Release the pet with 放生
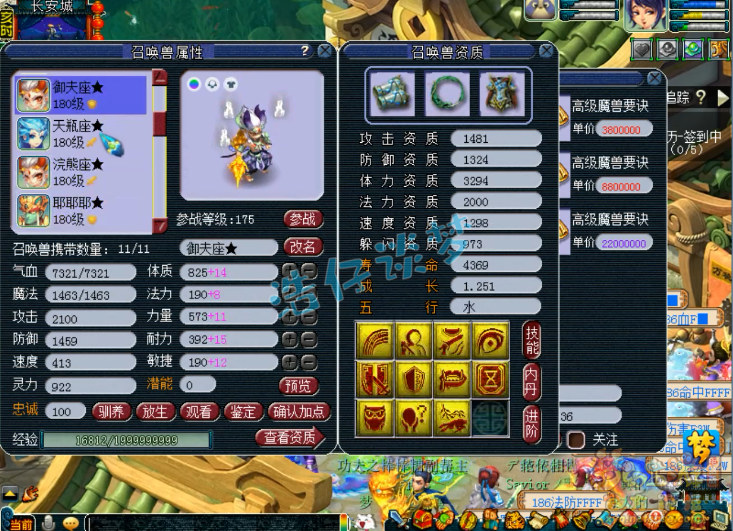733x531 pixels. pyautogui.click(x=154, y=411)
